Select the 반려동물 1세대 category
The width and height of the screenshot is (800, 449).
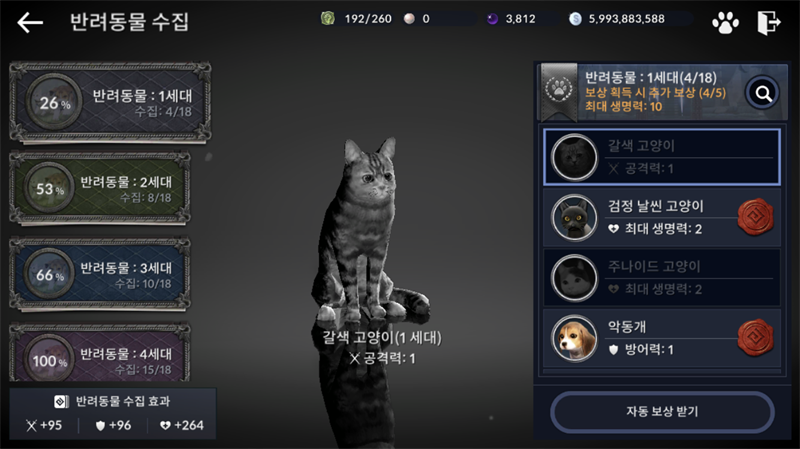(x=110, y=102)
